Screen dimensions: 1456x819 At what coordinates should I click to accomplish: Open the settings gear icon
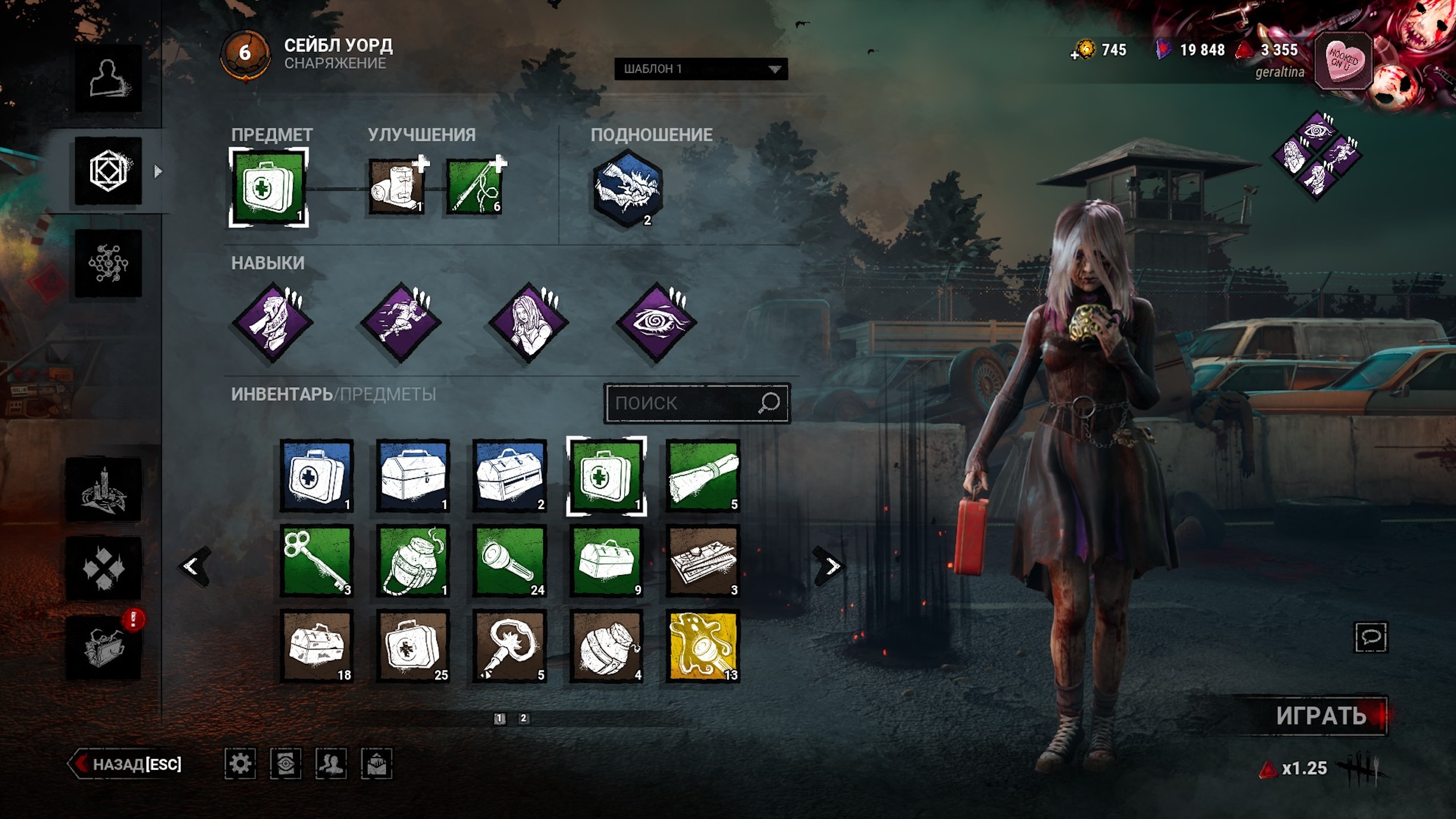(x=240, y=764)
